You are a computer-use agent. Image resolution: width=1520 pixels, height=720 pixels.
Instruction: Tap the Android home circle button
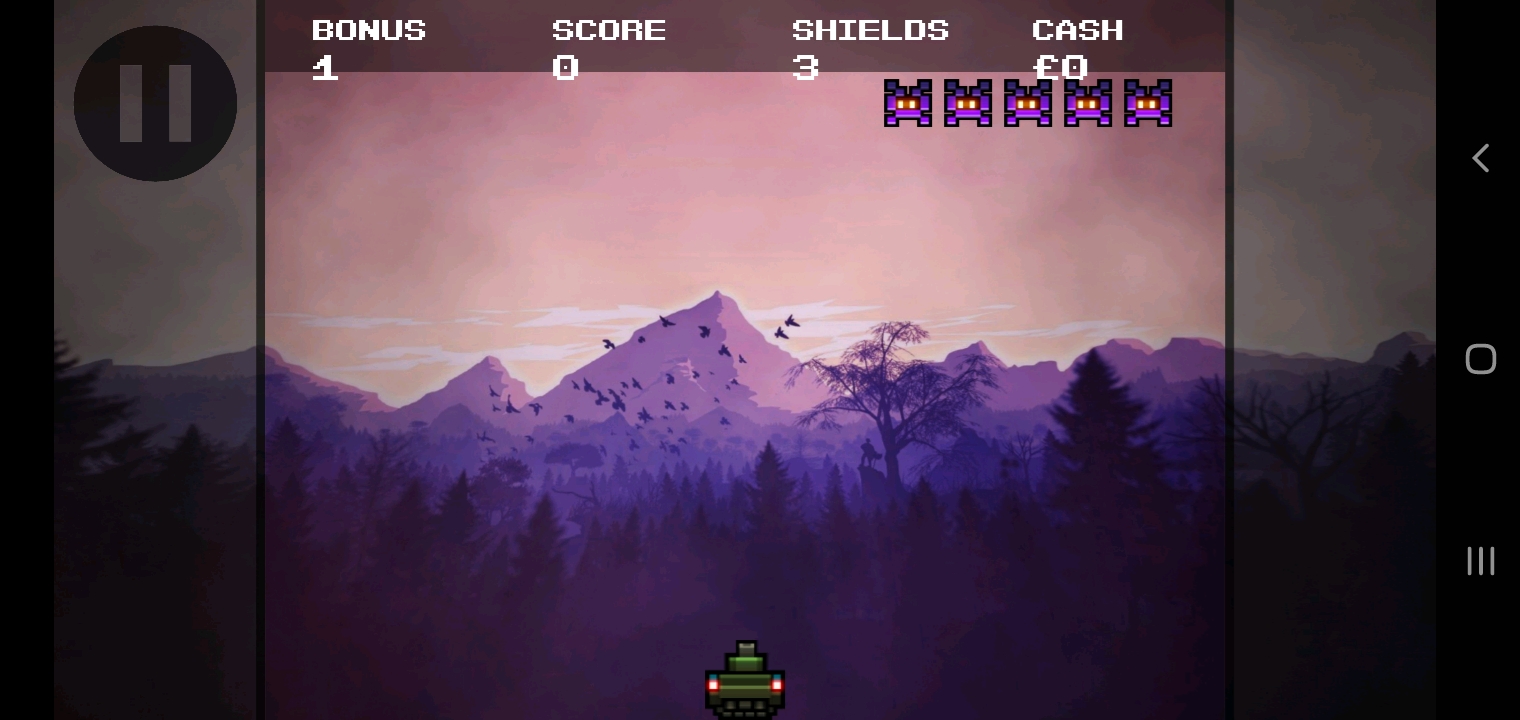pos(1481,358)
